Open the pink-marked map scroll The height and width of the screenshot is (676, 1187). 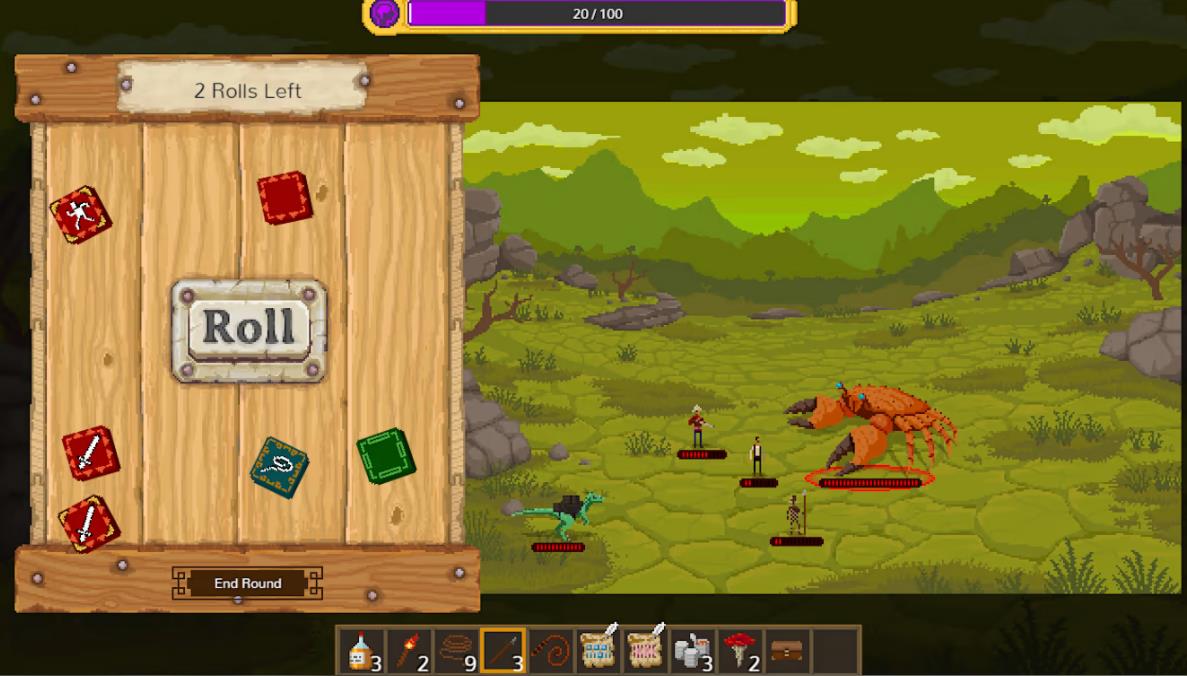coord(645,649)
